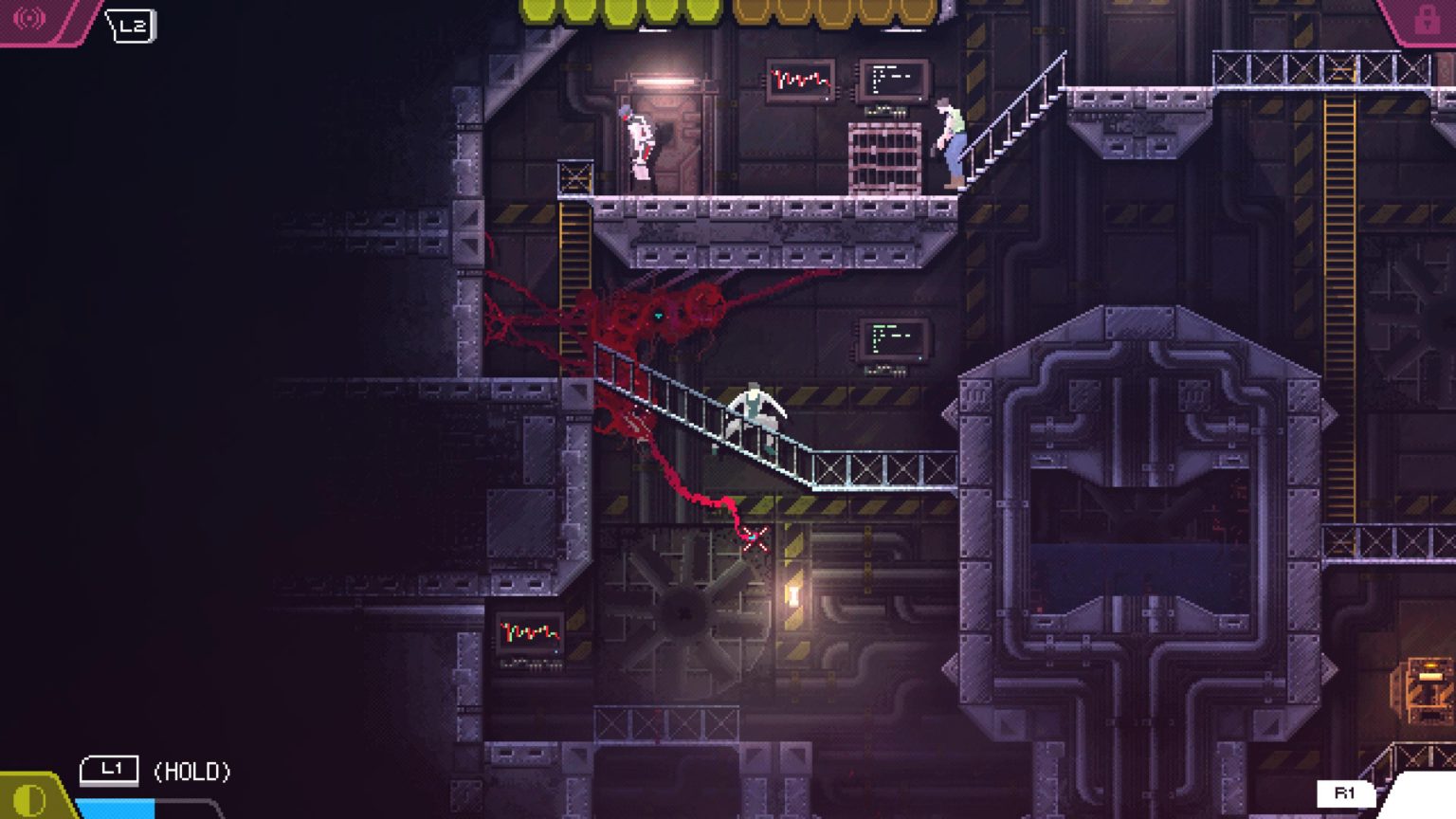This screenshot has width=1456, height=819.
Task: Select the waveform monitor at bottom-left
Action: [x=528, y=633]
